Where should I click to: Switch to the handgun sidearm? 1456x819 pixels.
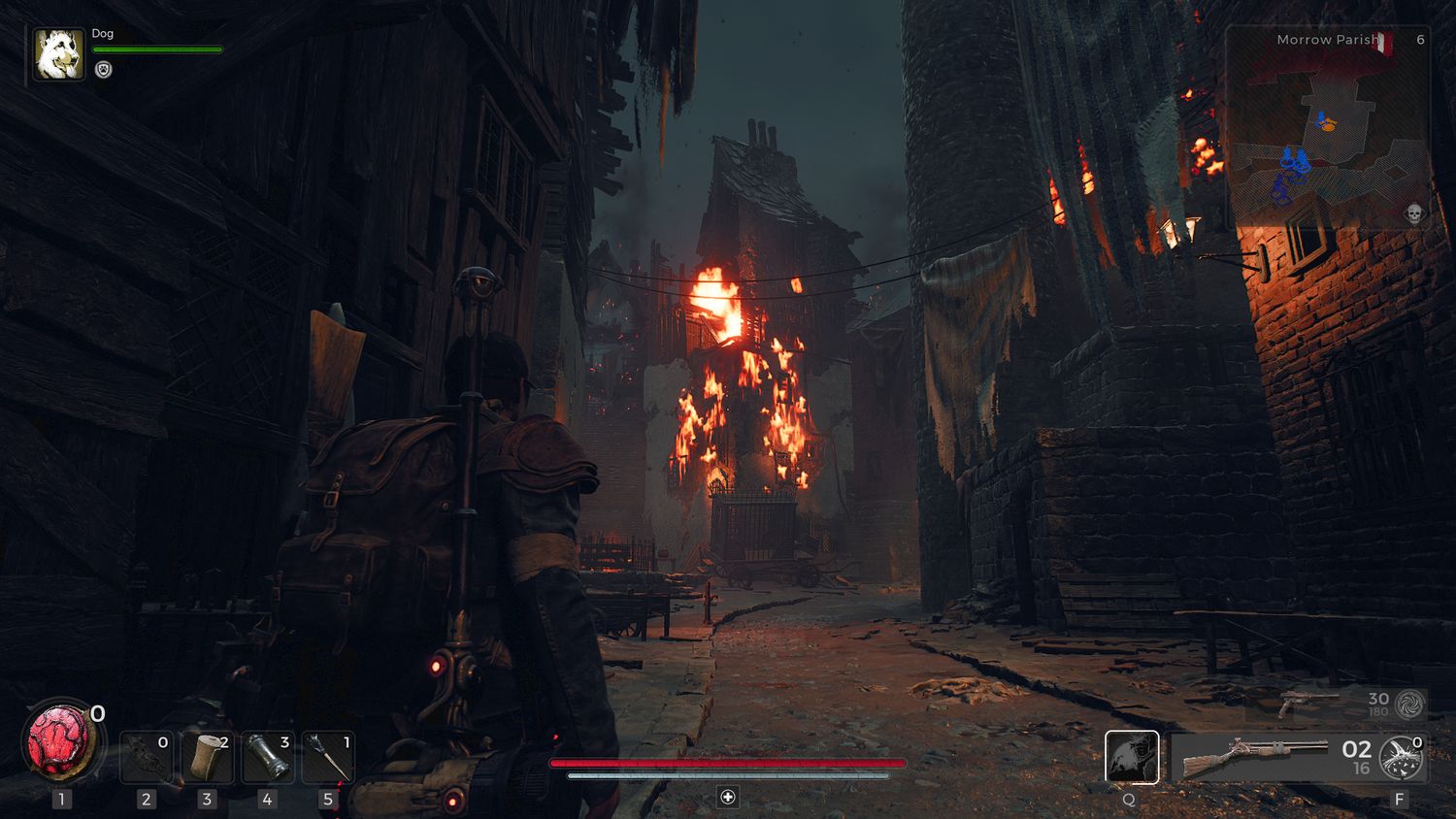pyautogui.click(x=1307, y=703)
